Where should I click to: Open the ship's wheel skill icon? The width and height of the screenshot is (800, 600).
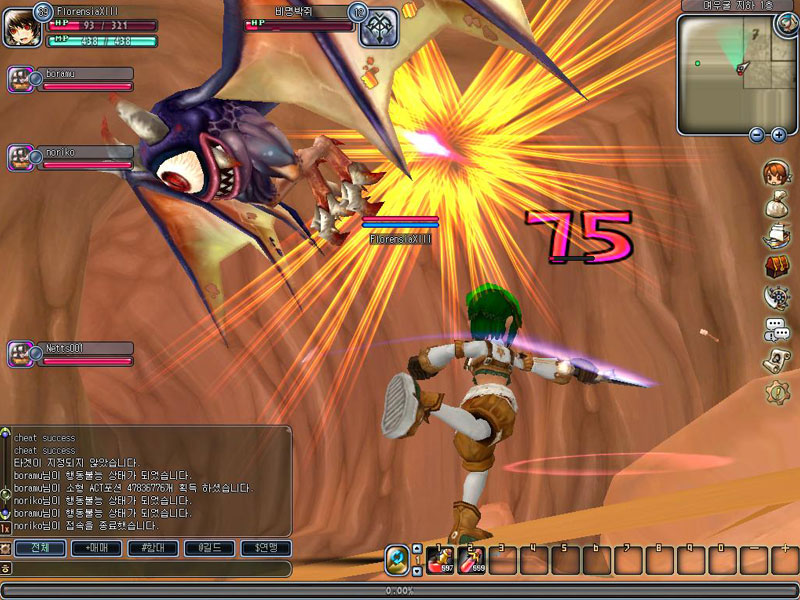click(x=776, y=297)
